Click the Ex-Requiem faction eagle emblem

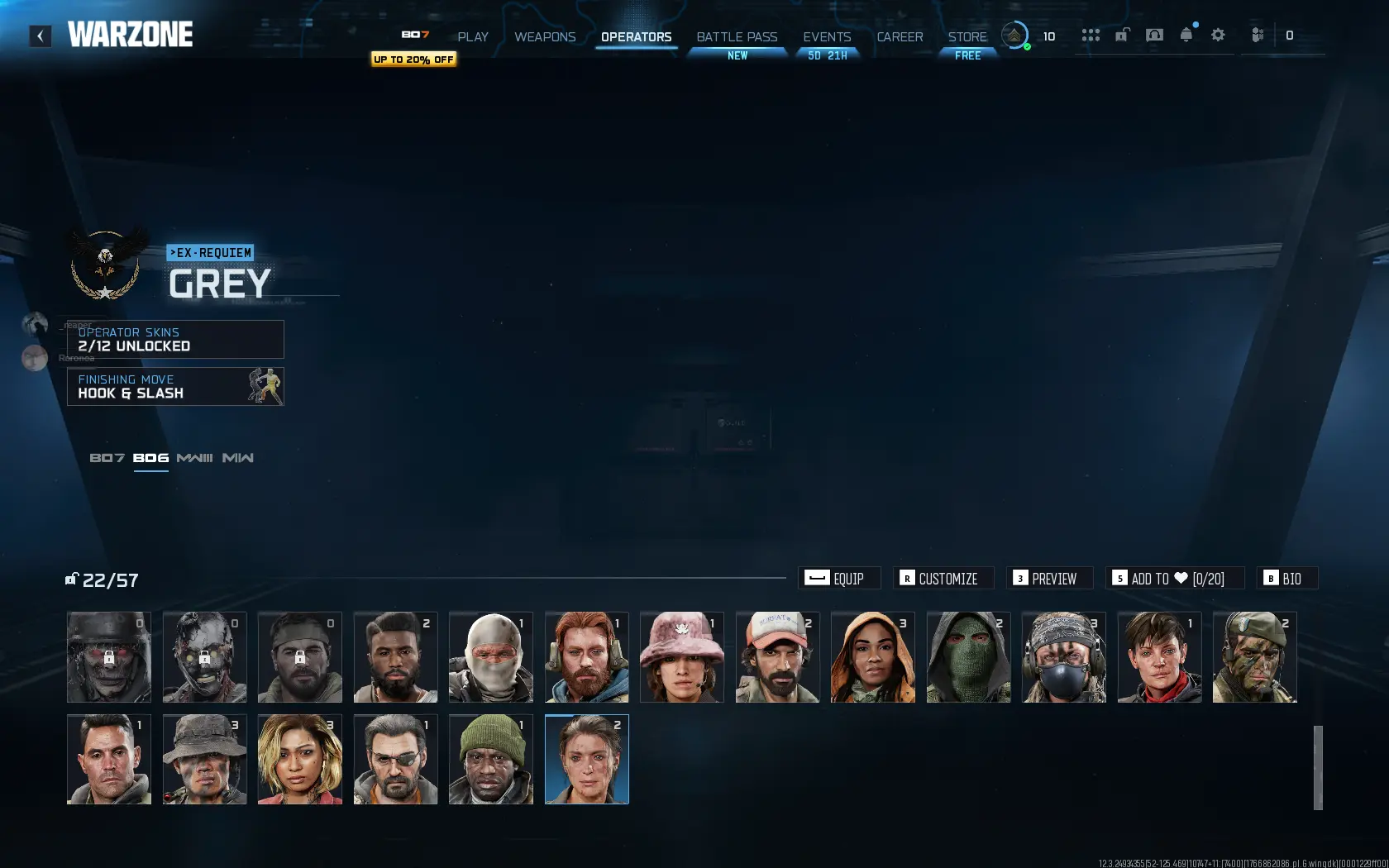click(x=106, y=266)
